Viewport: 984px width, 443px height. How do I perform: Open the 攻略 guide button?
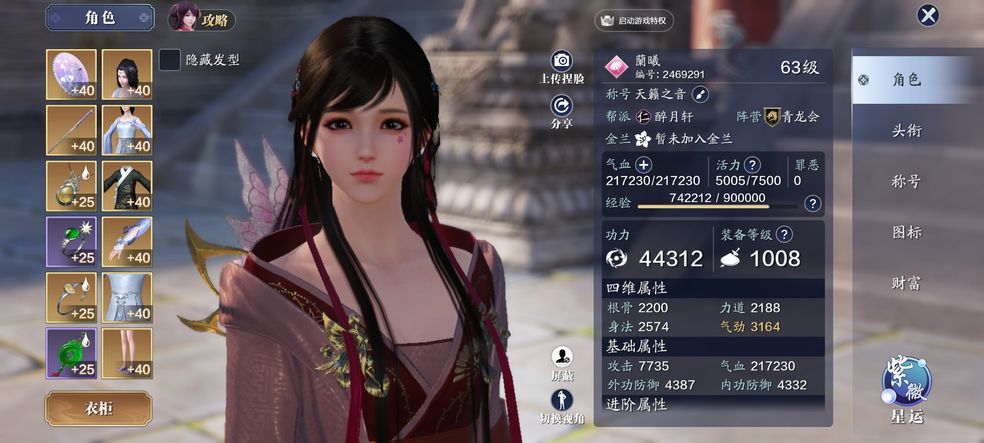coord(201,17)
